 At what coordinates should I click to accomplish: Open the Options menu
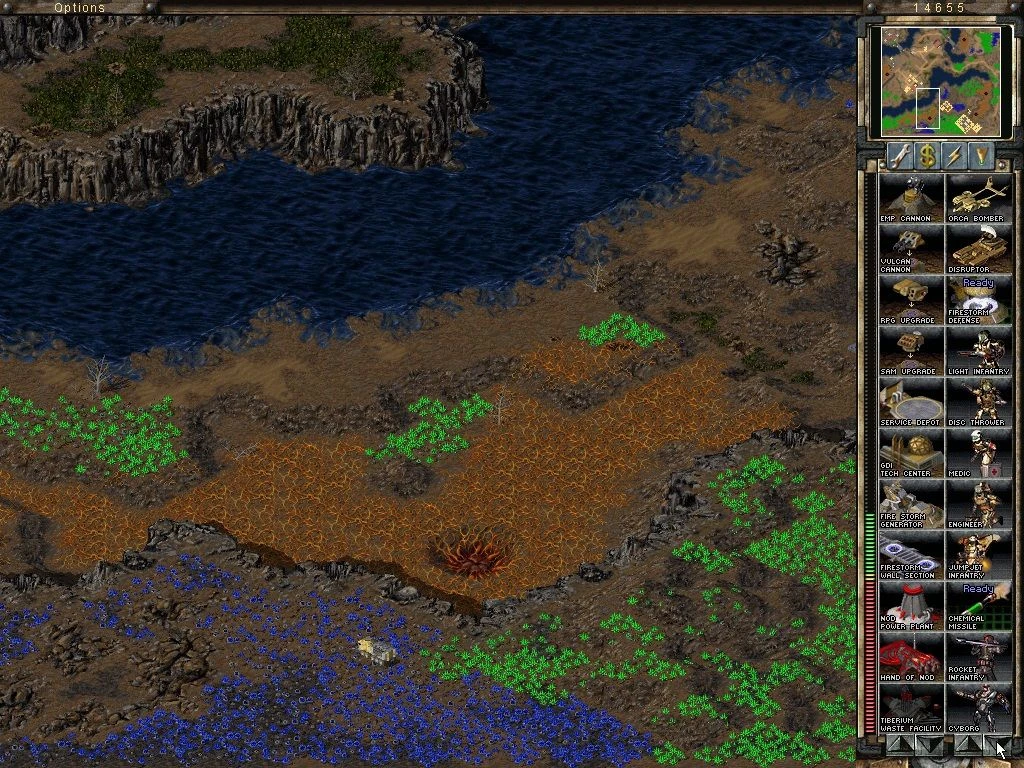(x=79, y=8)
